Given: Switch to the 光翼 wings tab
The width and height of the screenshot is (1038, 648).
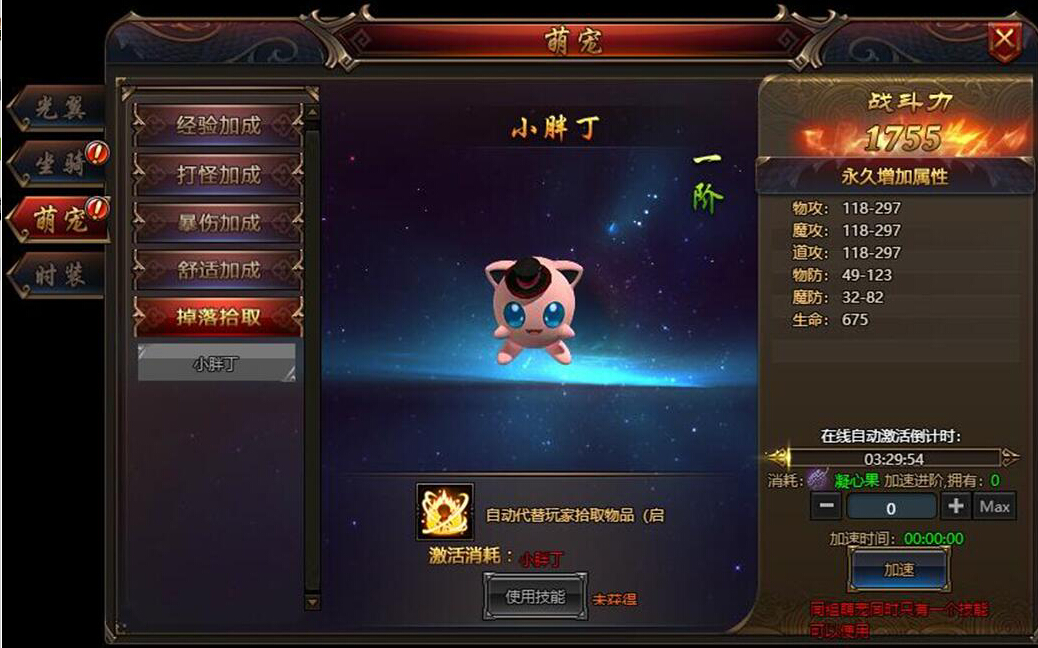Looking at the screenshot, I should tap(59, 110).
